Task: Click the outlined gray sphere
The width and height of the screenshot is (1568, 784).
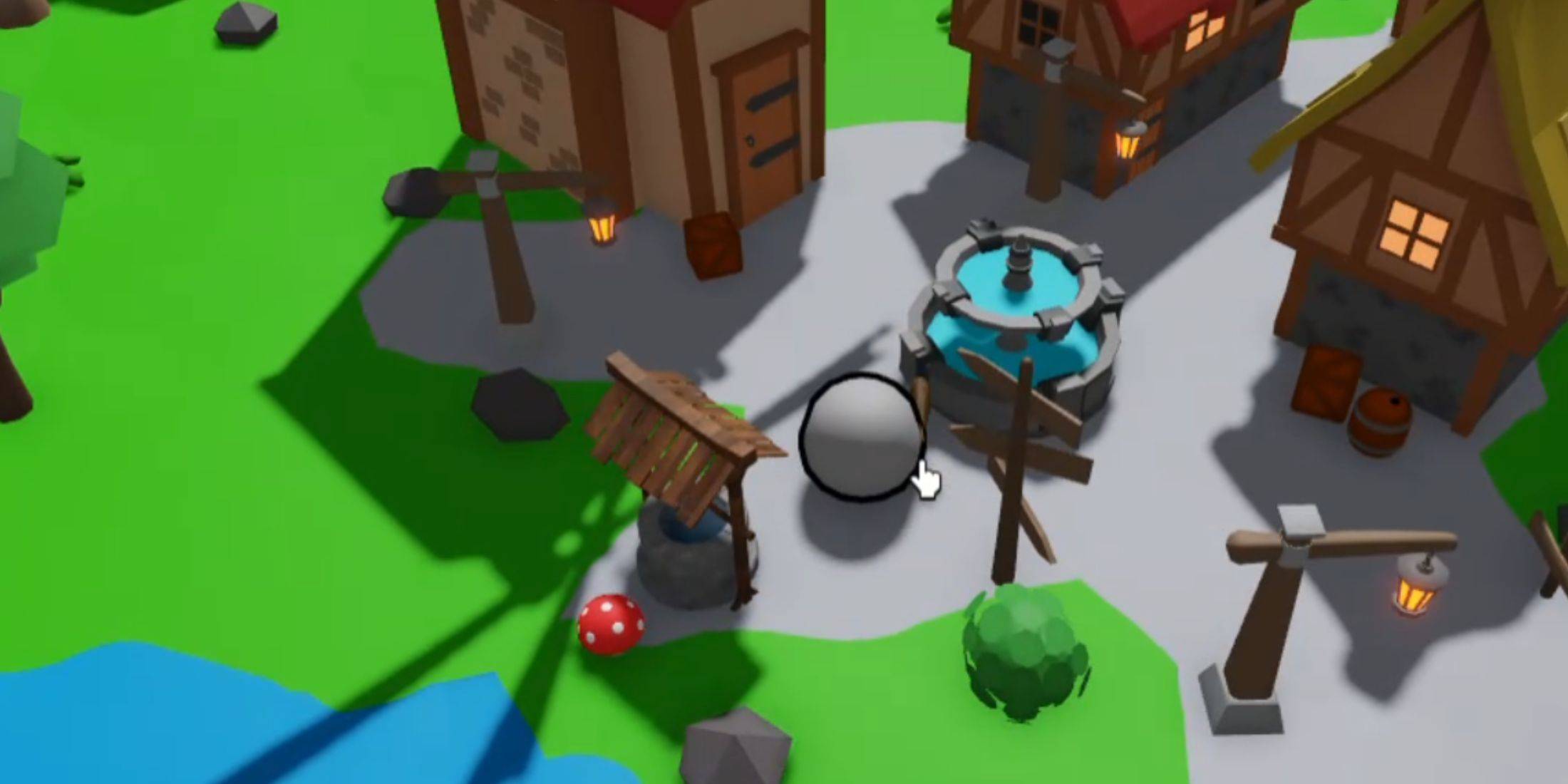Action: coord(860,436)
